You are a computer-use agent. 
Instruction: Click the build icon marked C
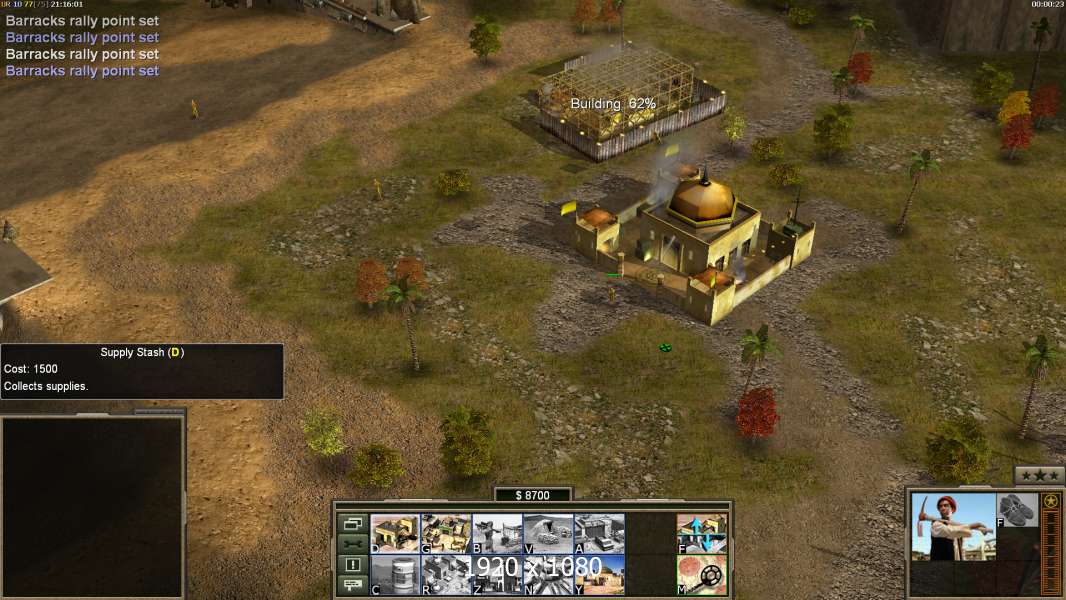[395, 574]
